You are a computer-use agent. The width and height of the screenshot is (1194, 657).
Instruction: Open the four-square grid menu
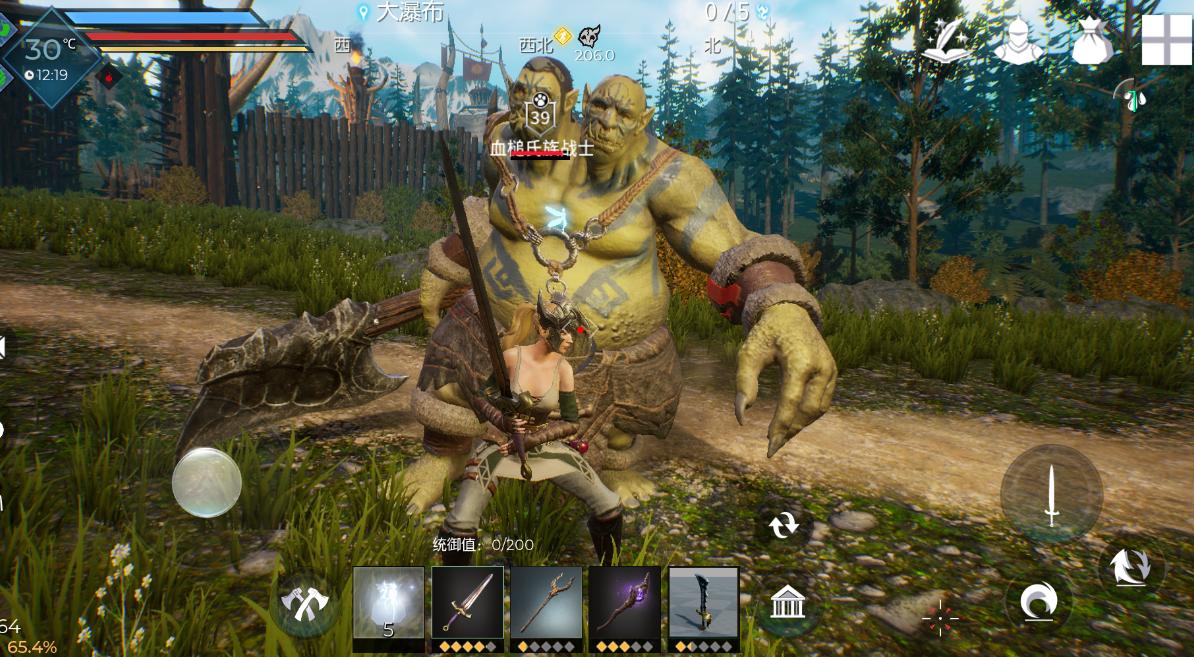[x=1167, y=40]
